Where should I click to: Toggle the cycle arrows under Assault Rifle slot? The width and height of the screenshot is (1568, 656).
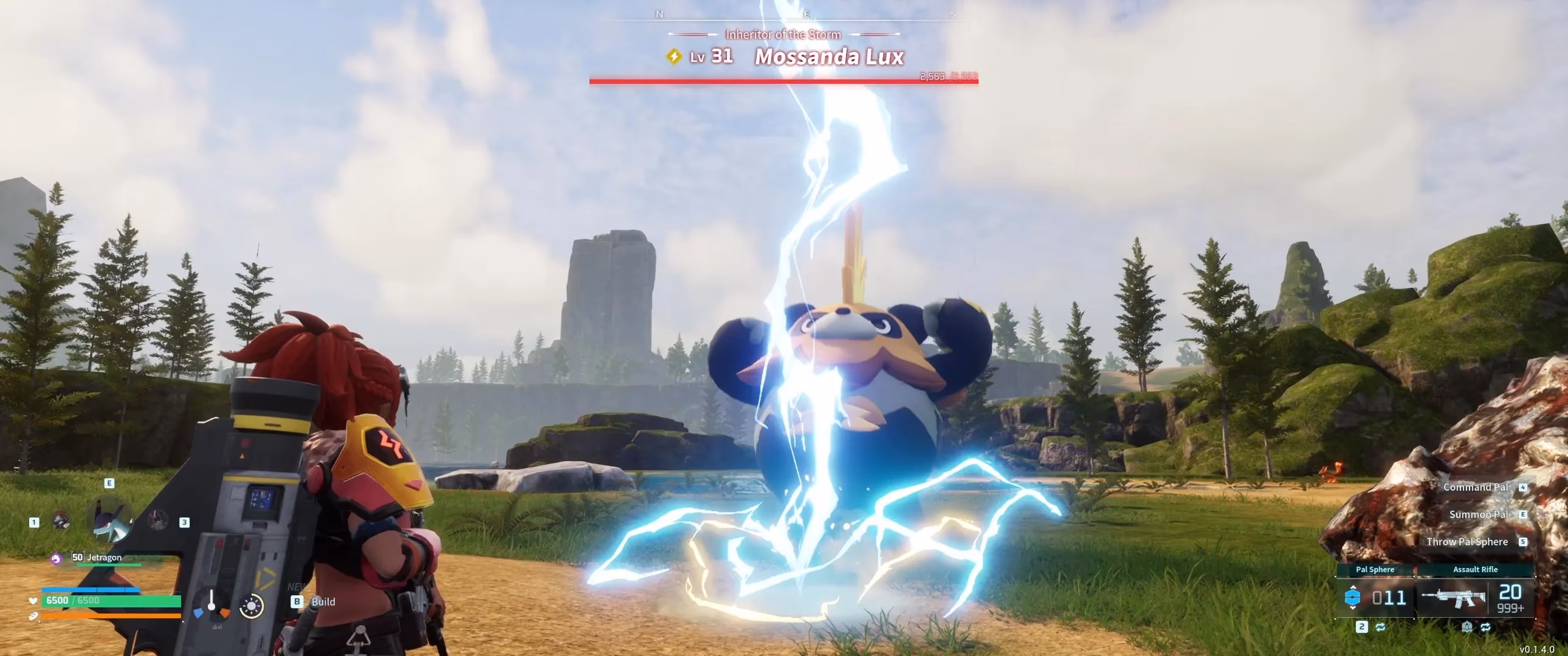point(1486,627)
